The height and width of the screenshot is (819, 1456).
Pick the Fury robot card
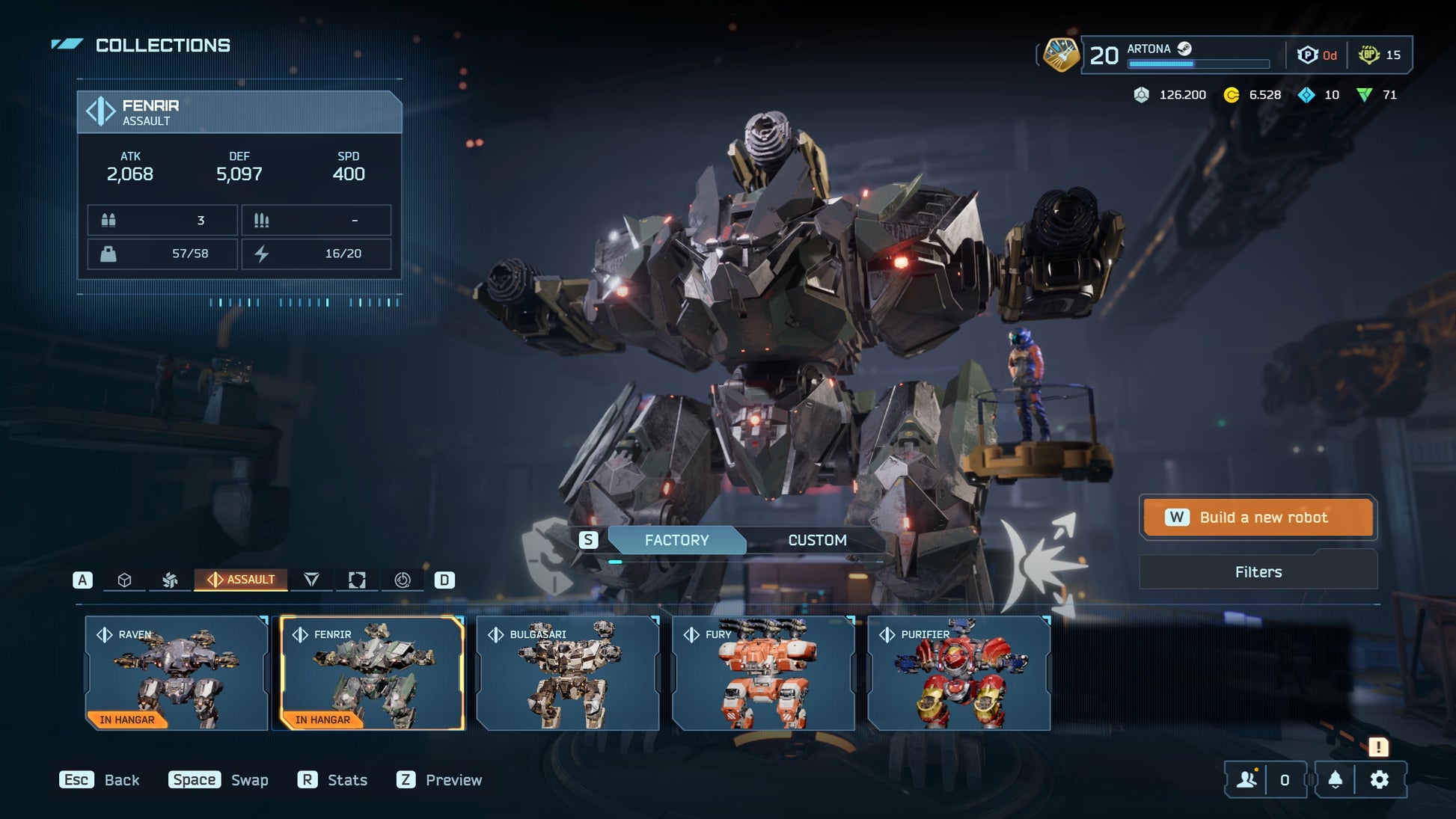[763, 673]
